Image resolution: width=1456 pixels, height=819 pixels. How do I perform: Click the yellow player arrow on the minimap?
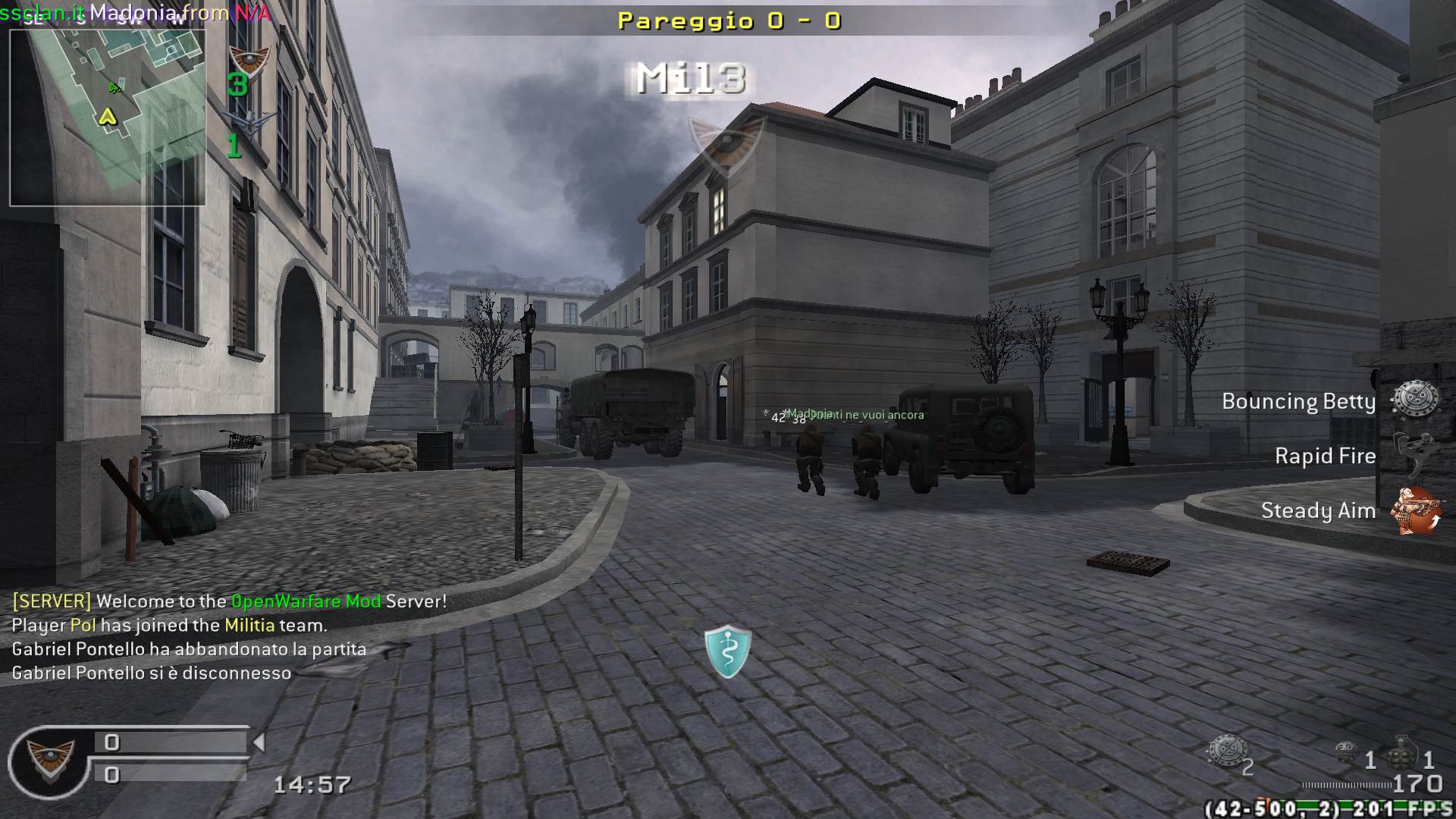[108, 117]
